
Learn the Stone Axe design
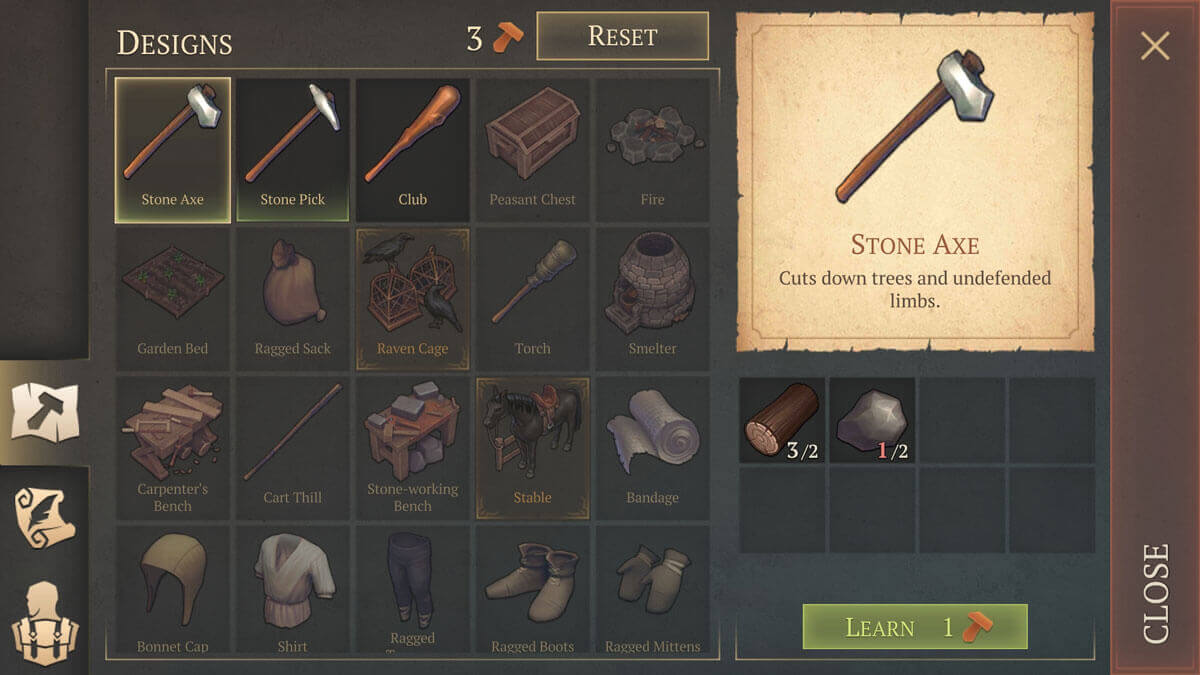(x=914, y=627)
